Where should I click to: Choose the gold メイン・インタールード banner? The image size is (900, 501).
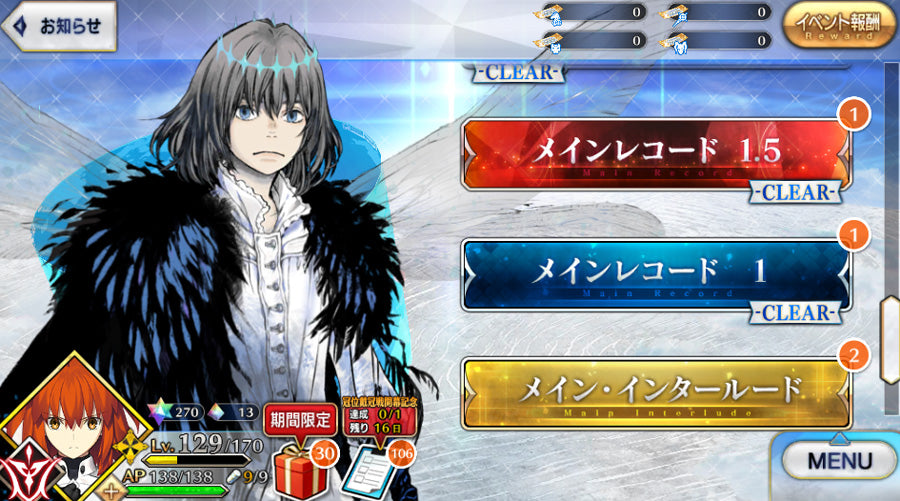click(655, 392)
